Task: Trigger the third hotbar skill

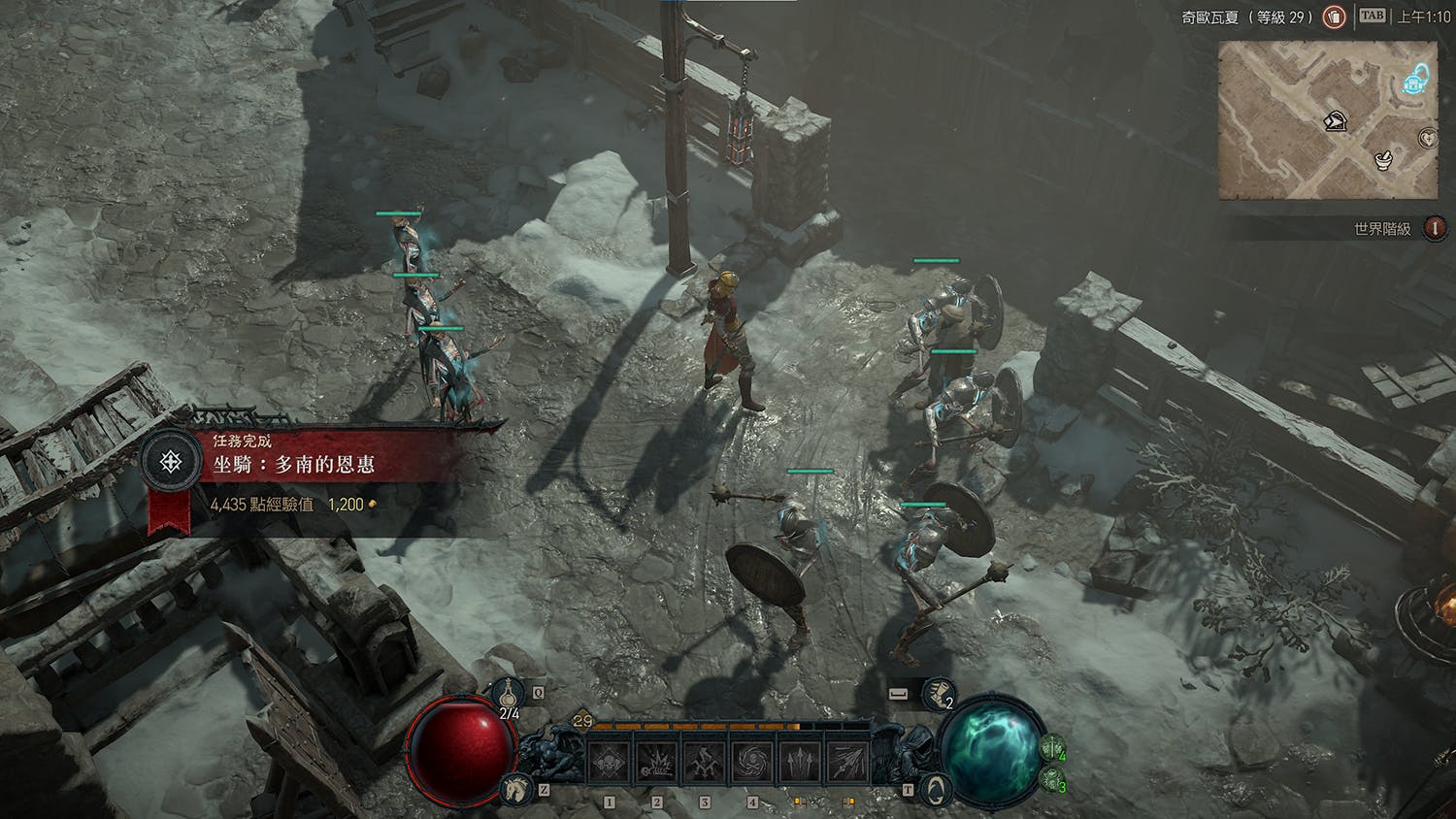Action: [704, 762]
